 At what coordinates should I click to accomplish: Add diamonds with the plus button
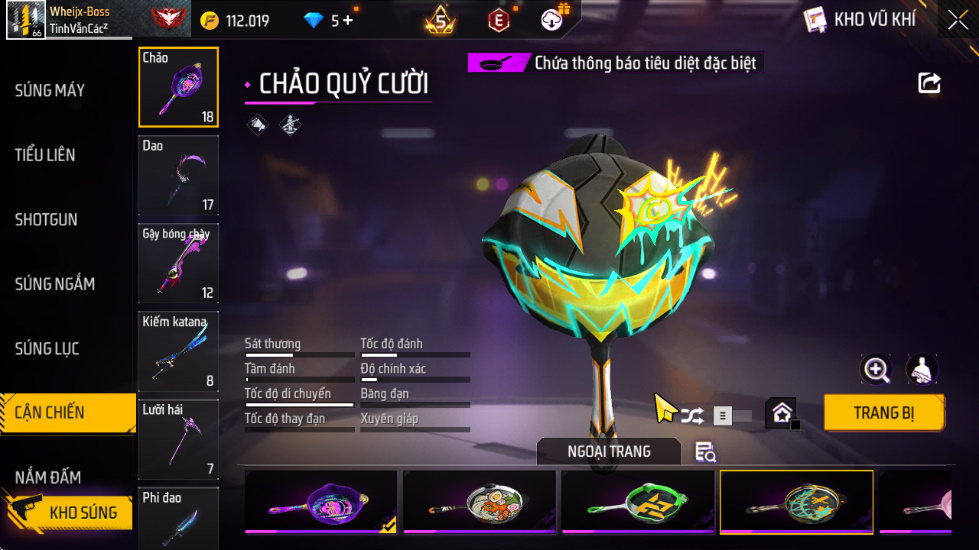point(348,20)
